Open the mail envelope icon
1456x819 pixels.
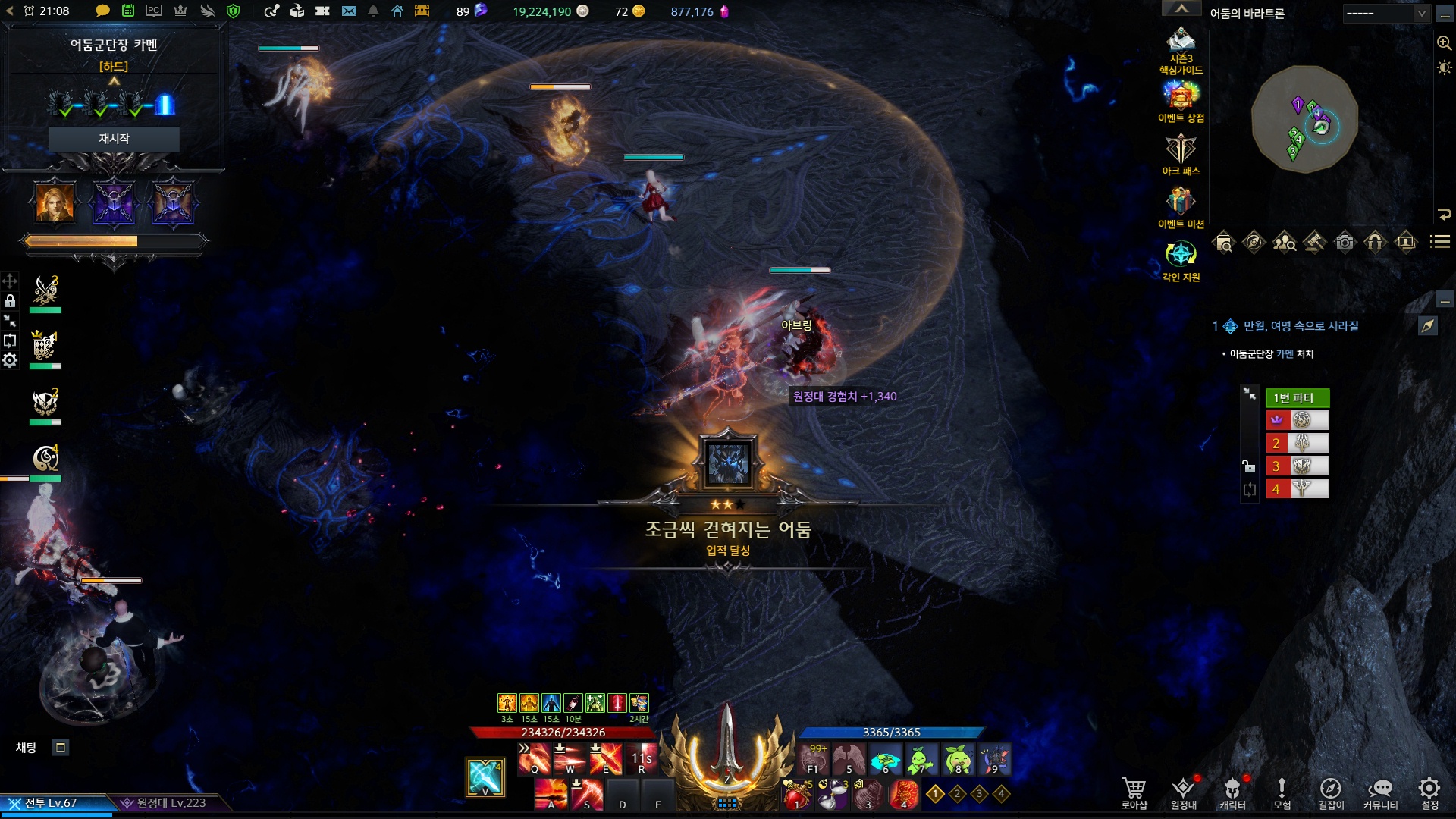coord(349,11)
